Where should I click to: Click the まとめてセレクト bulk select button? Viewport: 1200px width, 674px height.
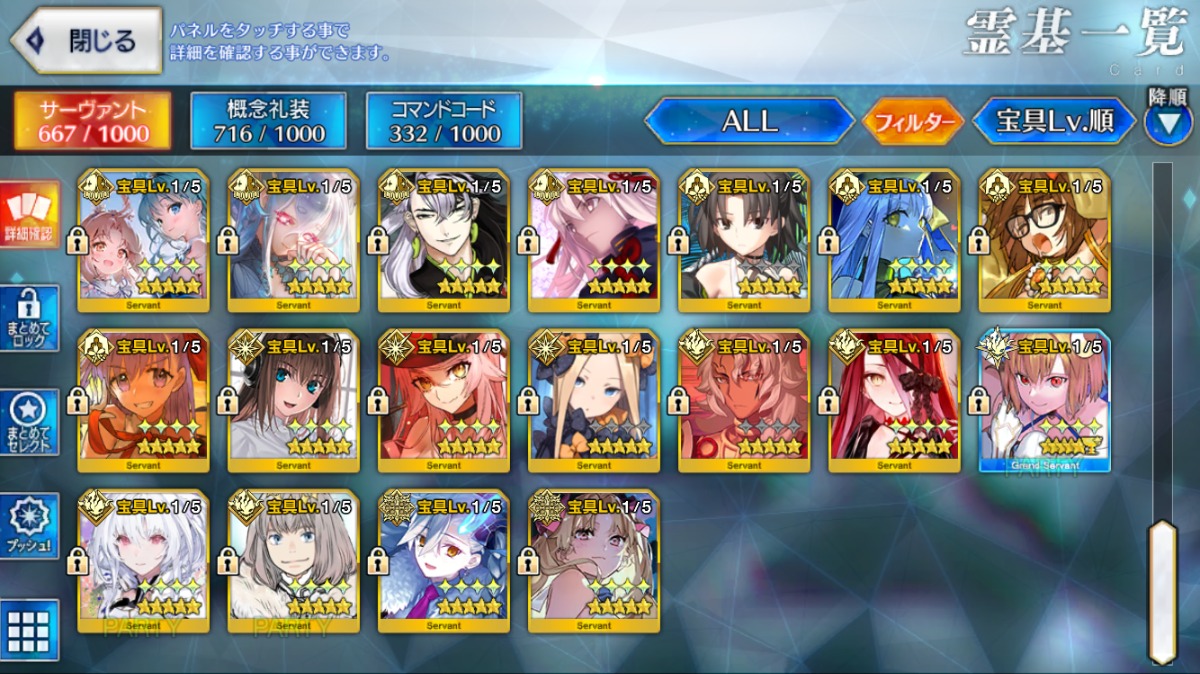click(x=29, y=421)
